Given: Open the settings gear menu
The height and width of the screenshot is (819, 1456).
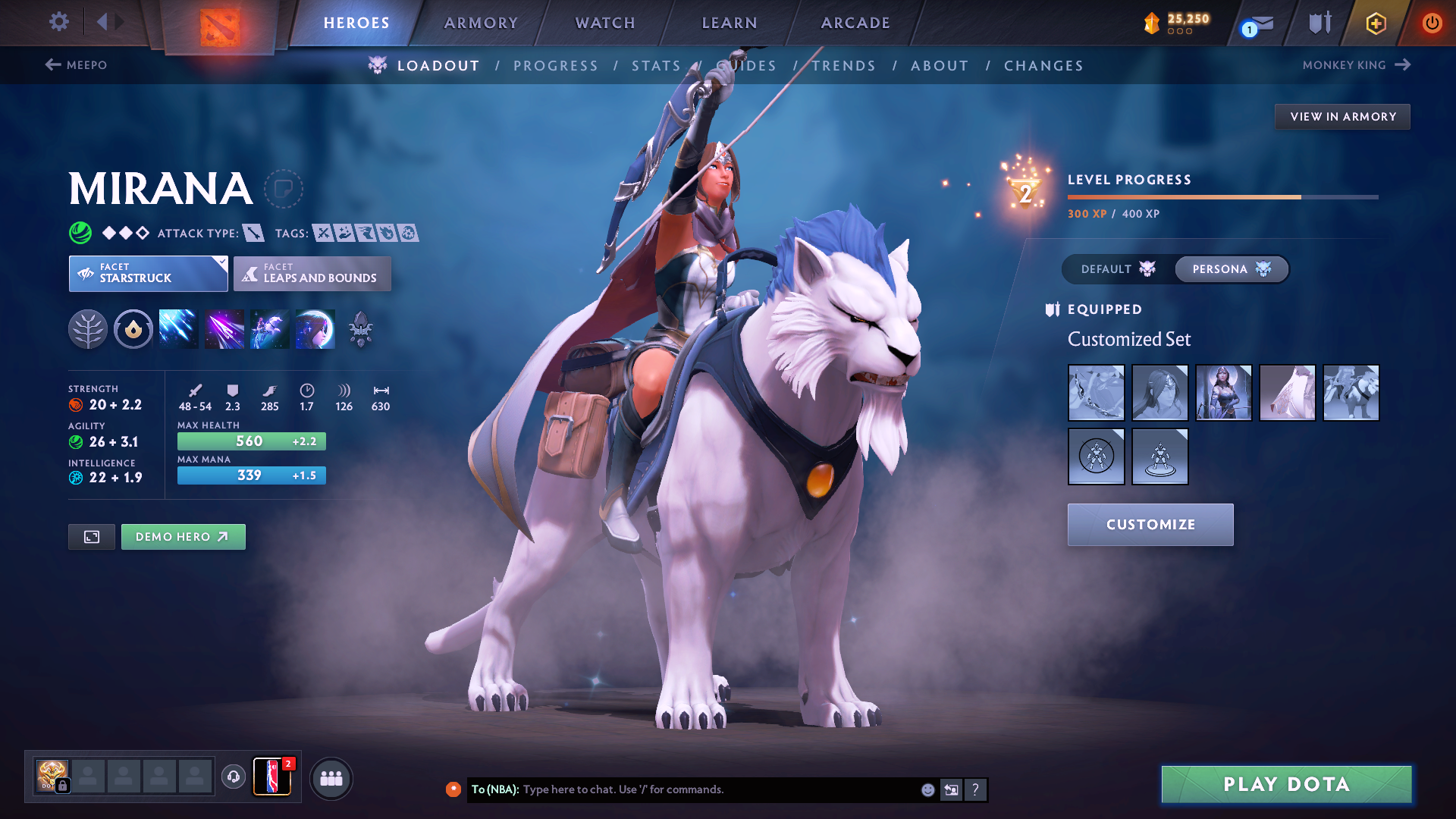Looking at the screenshot, I should click(x=58, y=21).
